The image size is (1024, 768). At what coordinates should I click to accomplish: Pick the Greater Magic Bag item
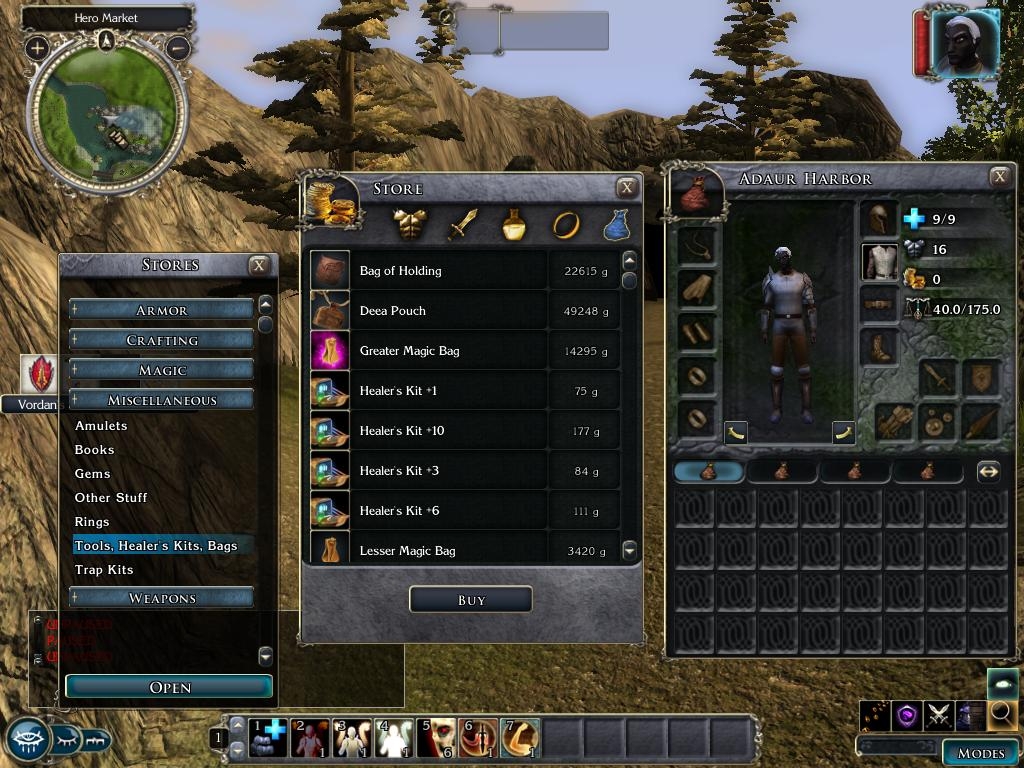click(x=409, y=351)
